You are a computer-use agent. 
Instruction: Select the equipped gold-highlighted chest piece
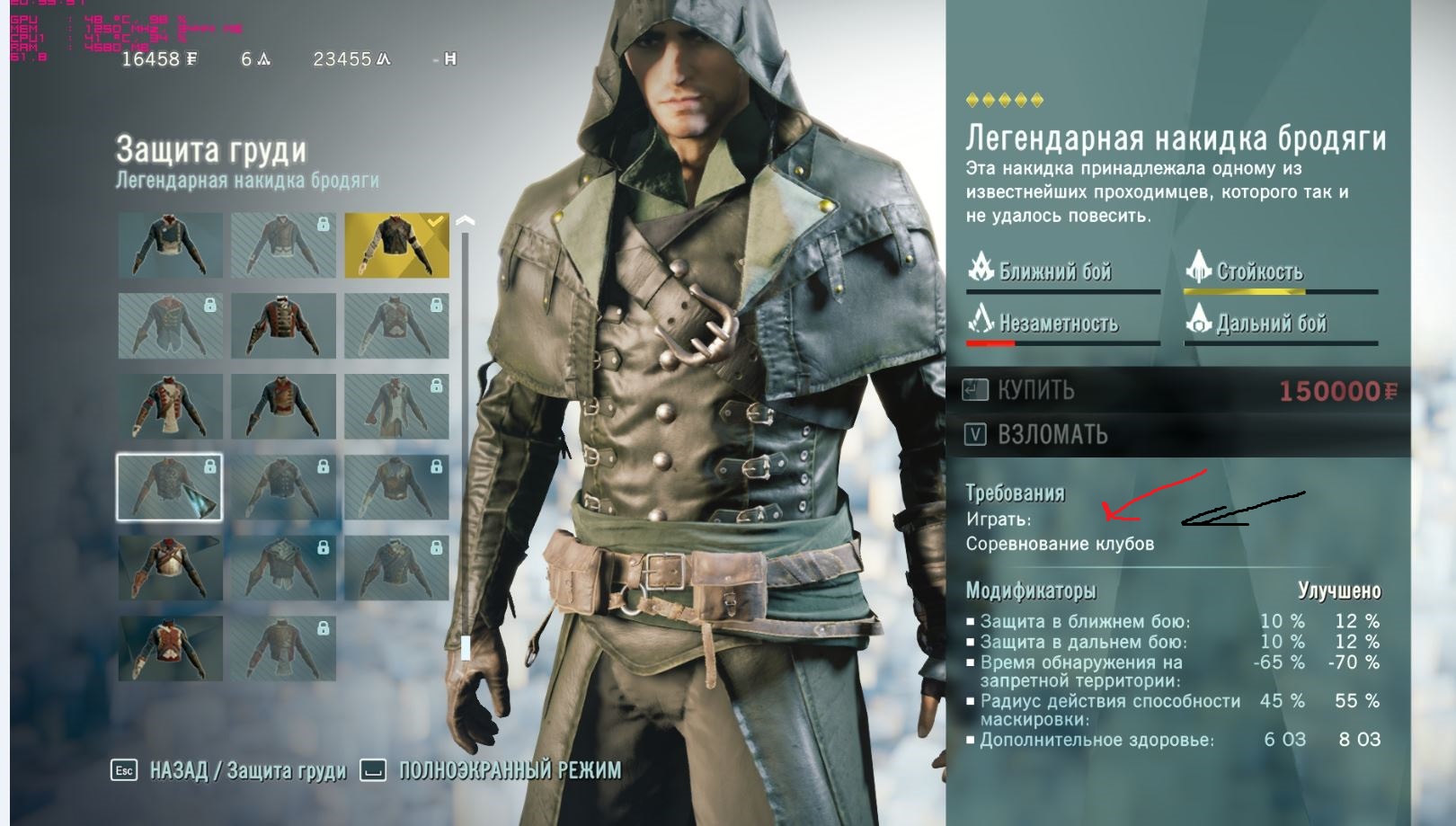[396, 245]
